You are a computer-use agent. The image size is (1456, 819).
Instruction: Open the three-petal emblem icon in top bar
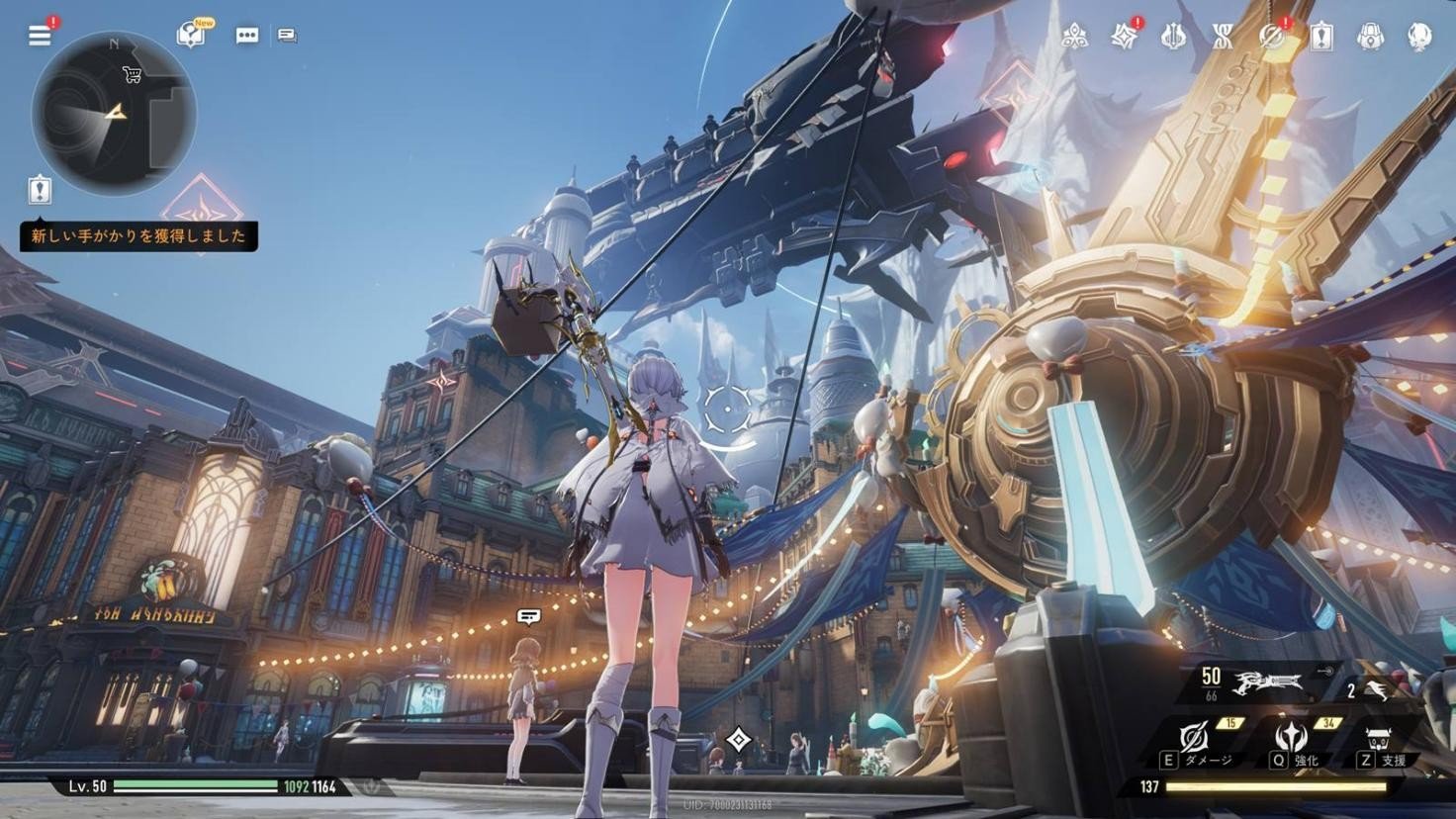1075,37
